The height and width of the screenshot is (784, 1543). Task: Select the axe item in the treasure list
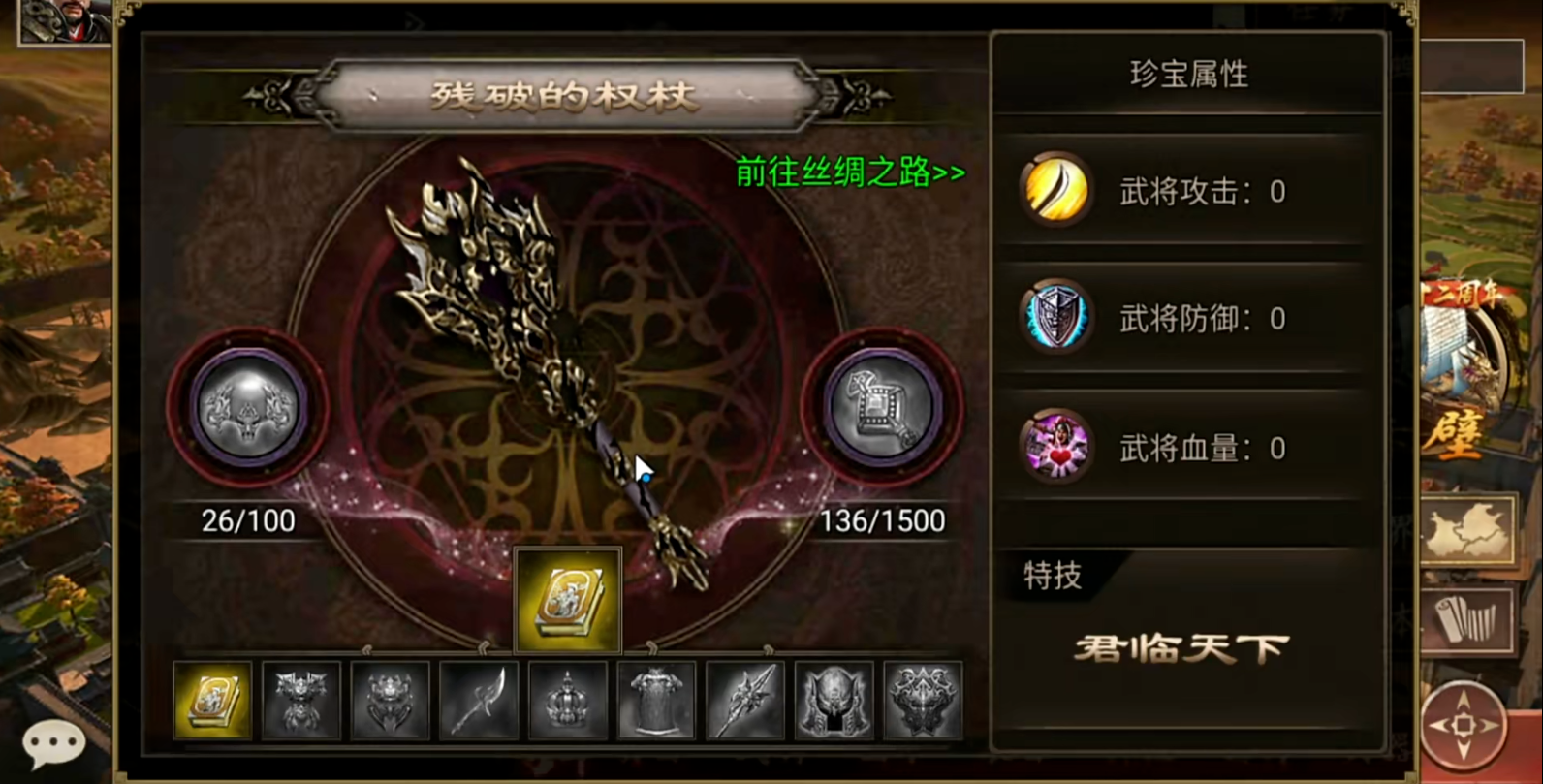(x=479, y=701)
